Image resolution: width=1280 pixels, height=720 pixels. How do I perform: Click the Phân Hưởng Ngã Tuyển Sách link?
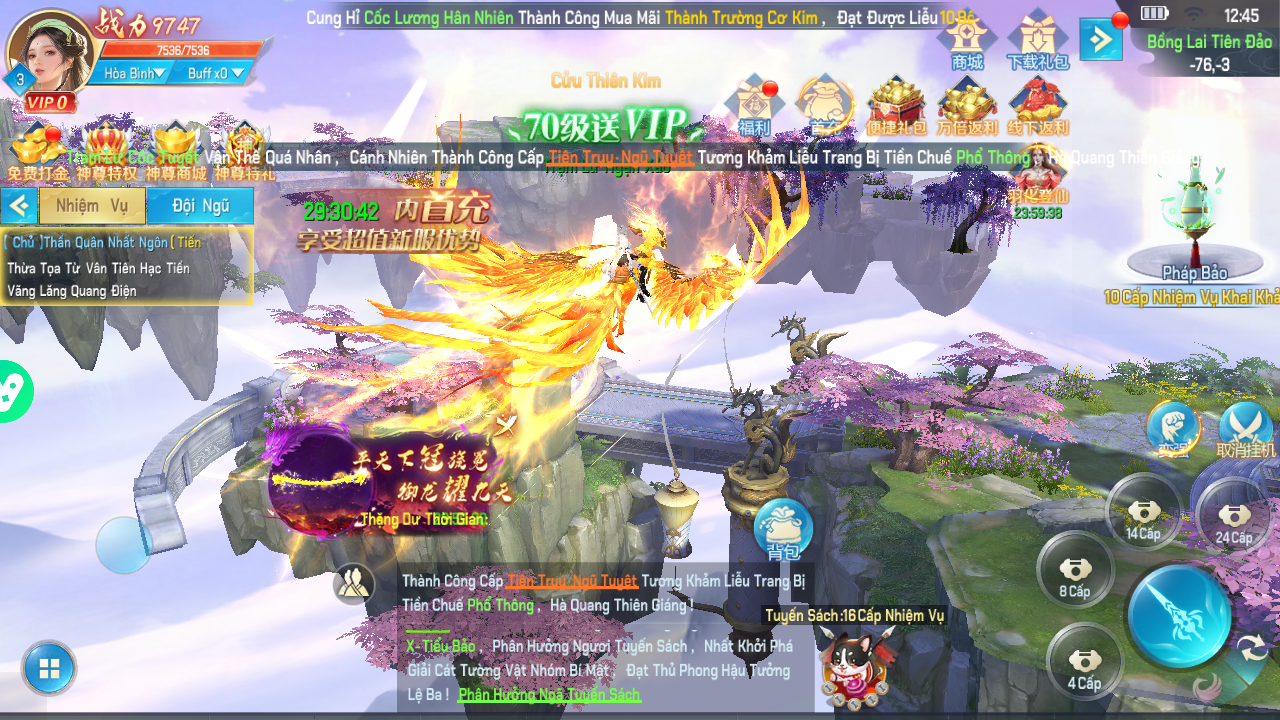548,694
